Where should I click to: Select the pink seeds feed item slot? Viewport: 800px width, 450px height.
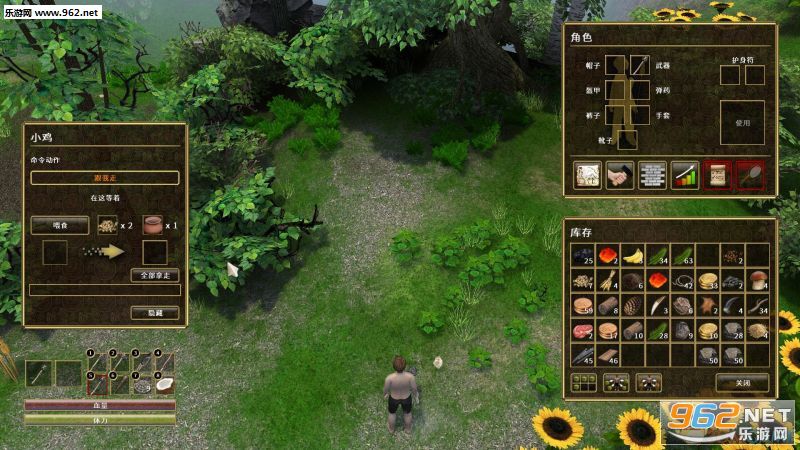(x=105, y=225)
